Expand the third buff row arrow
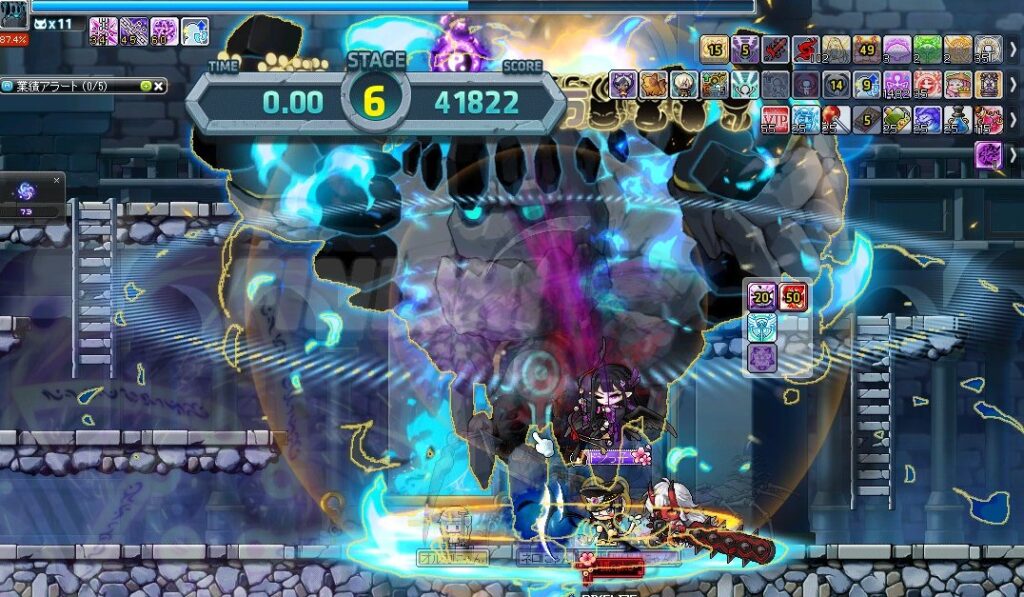Screen dimensions: 1024x597 (1013, 119)
